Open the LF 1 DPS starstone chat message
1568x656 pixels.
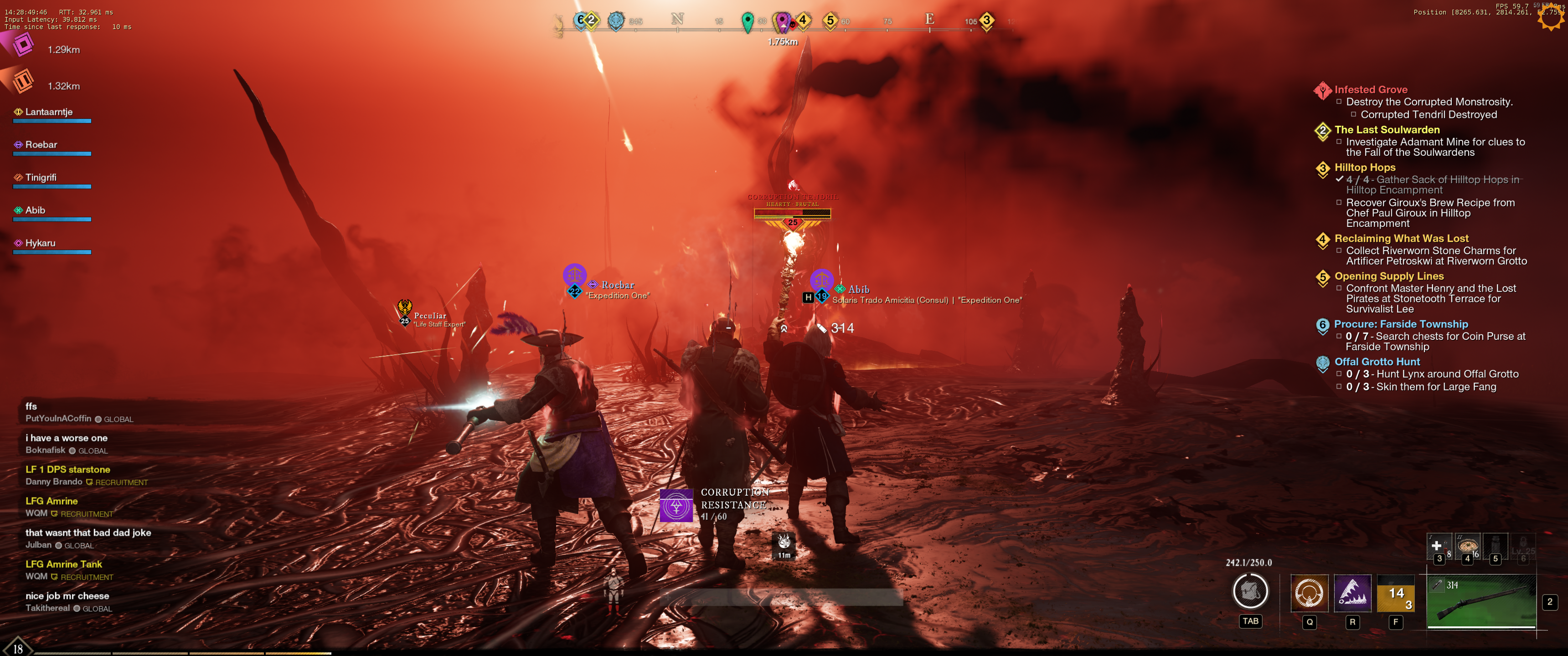point(67,470)
